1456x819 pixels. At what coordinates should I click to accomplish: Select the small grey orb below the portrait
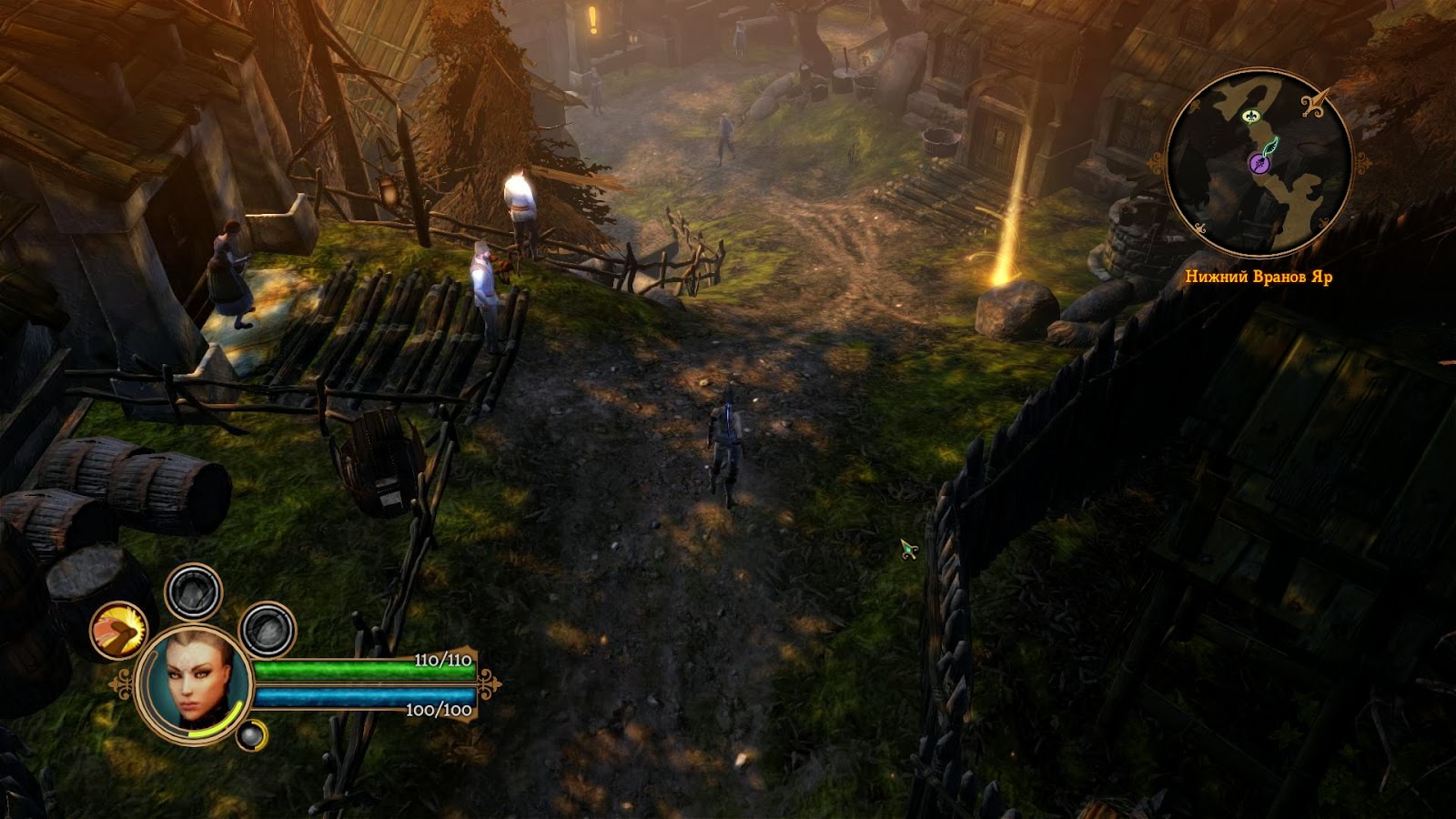(x=249, y=734)
